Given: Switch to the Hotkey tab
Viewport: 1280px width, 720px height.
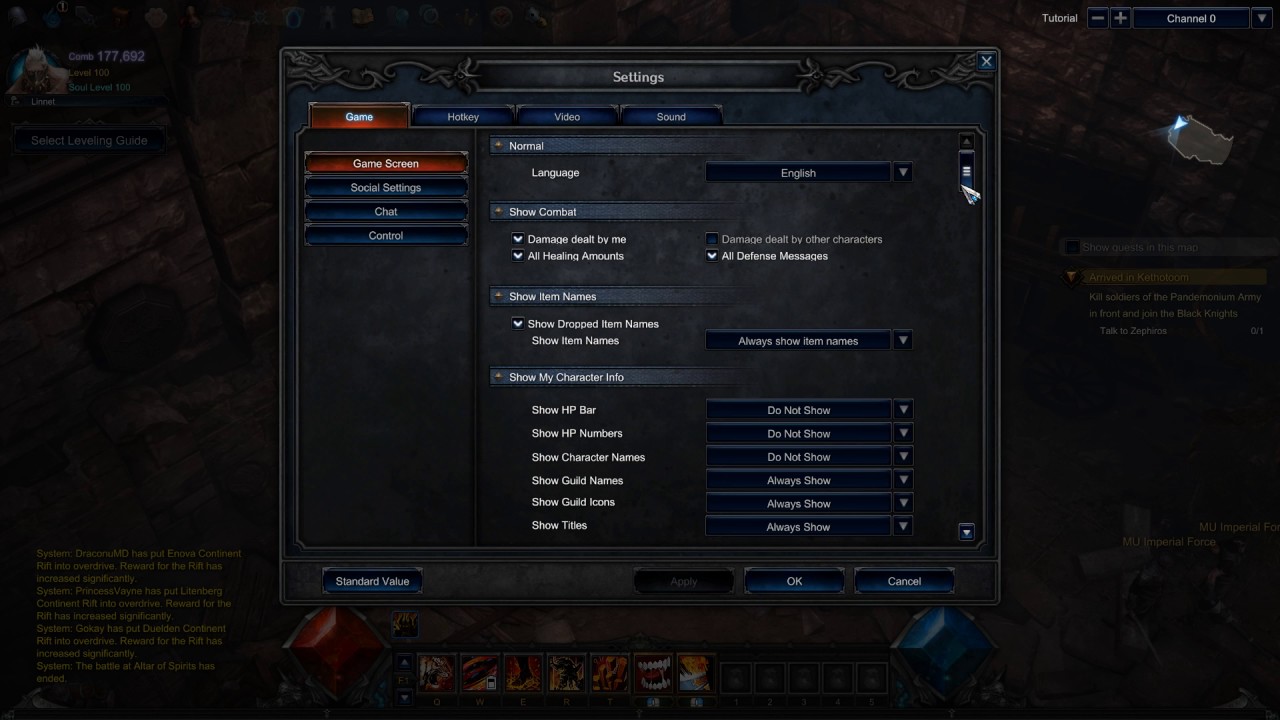Looking at the screenshot, I should coord(462,116).
